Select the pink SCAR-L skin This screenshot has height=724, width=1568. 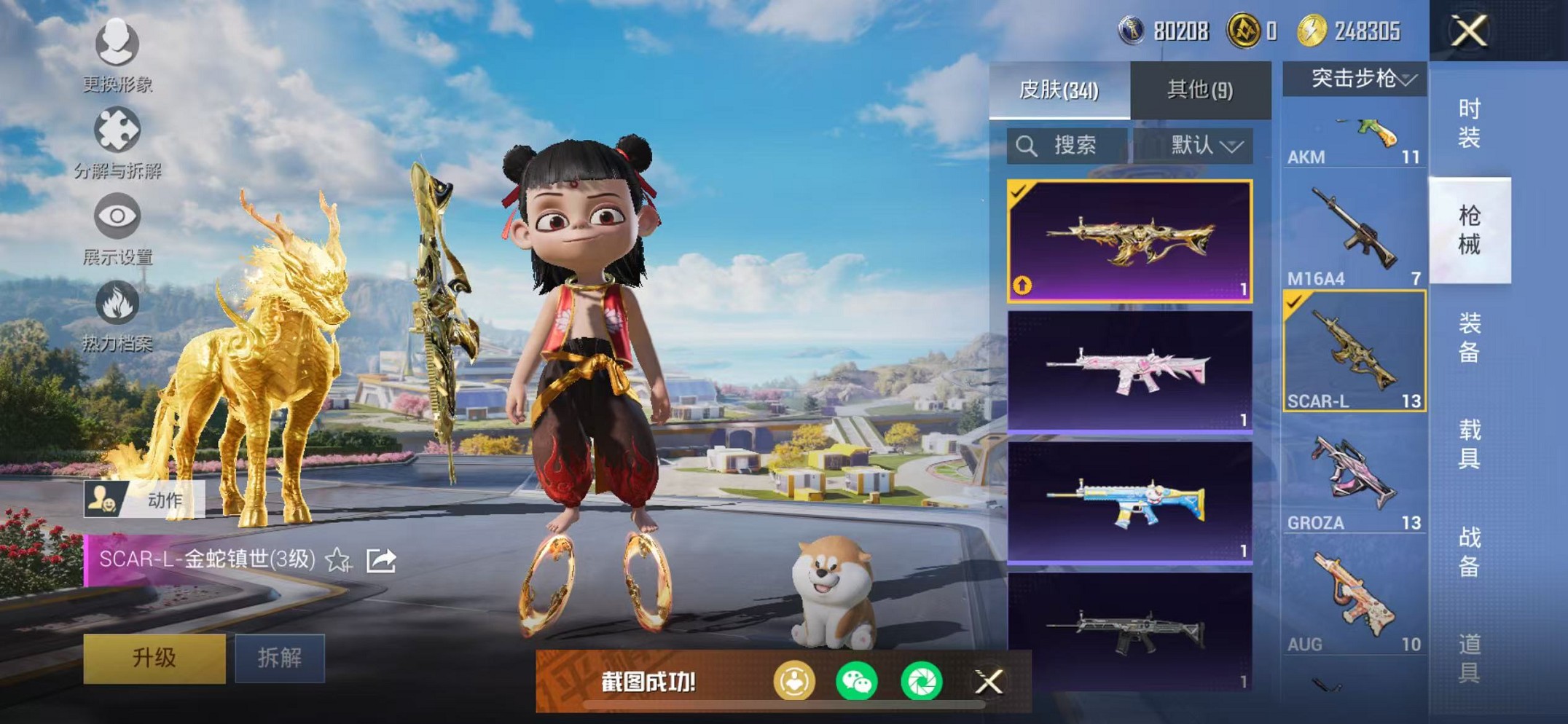1129,371
